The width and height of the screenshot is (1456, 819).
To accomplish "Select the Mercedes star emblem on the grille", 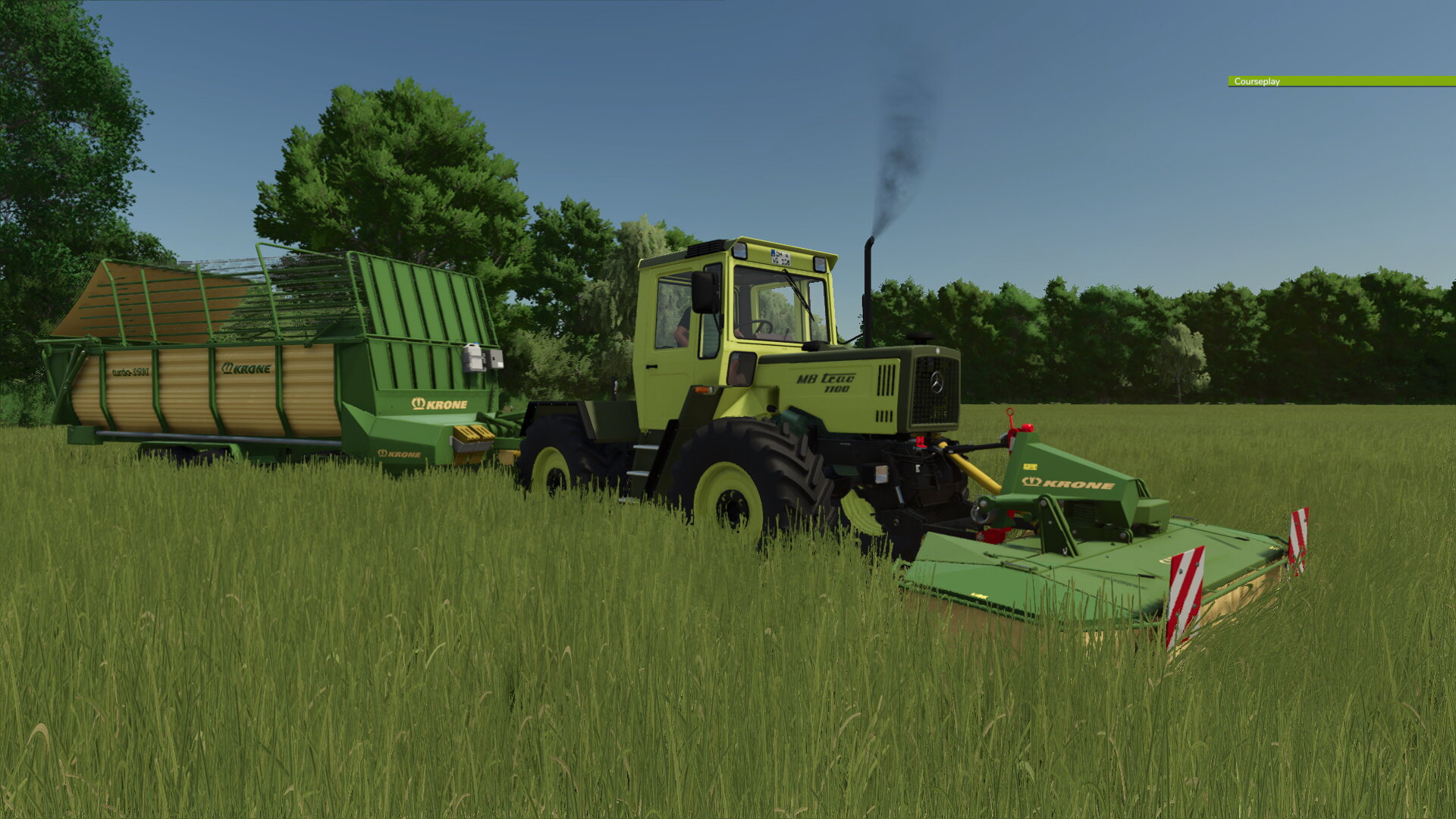I will point(937,381).
